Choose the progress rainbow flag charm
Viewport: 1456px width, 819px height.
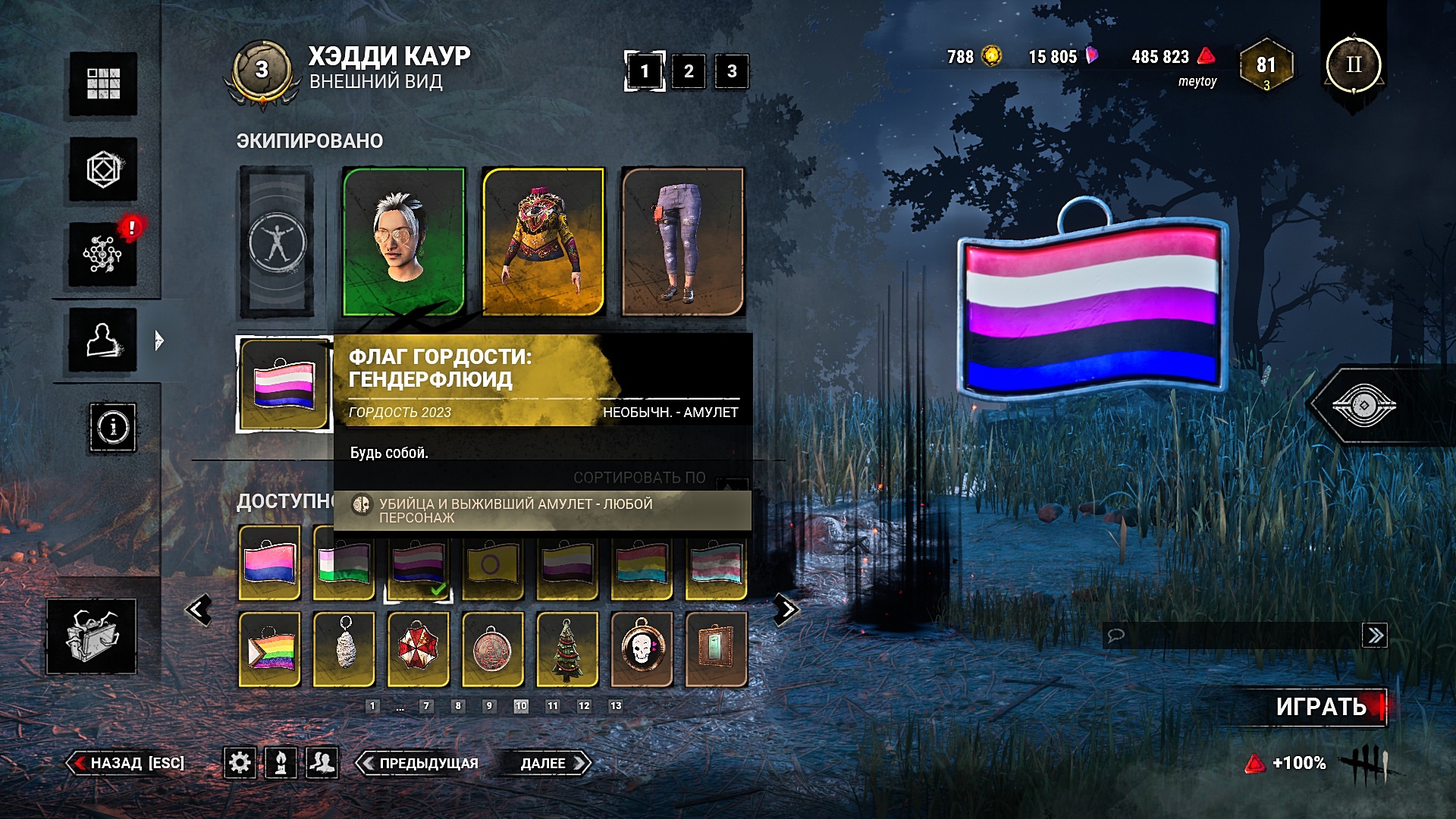pyautogui.click(x=270, y=649)
